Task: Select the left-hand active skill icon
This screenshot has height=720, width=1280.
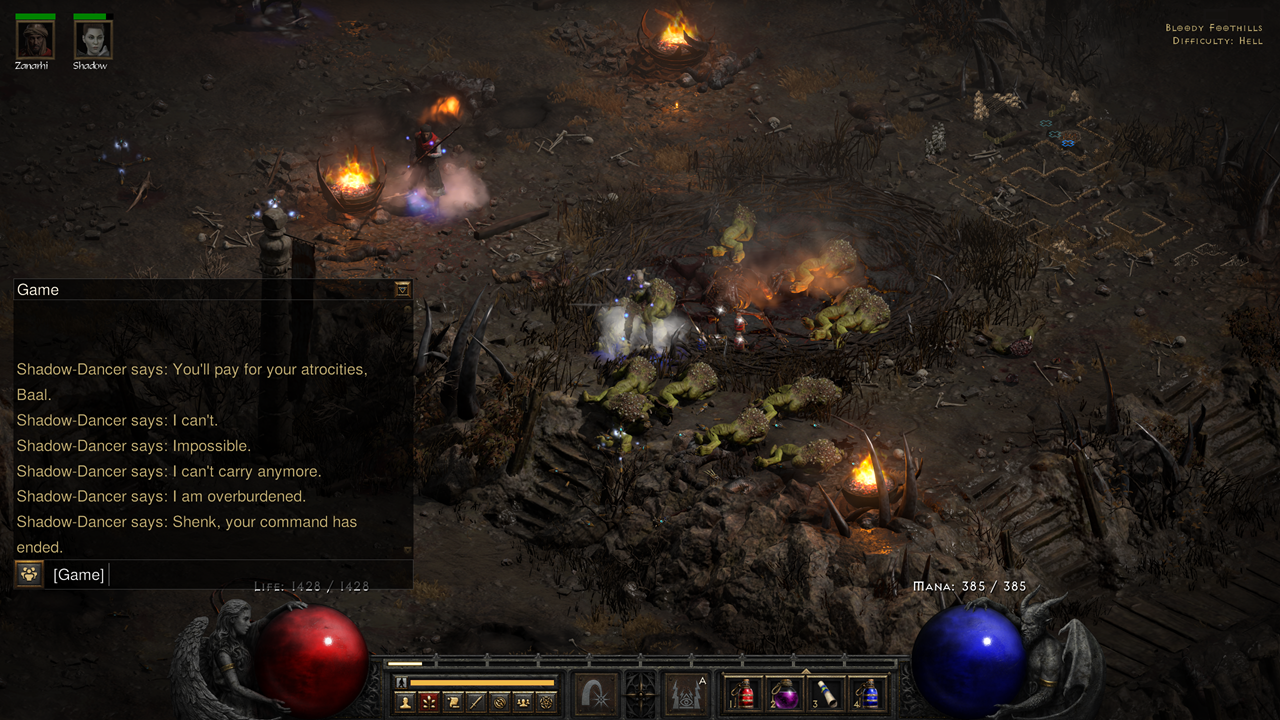Action: click(x=596, y=693)
